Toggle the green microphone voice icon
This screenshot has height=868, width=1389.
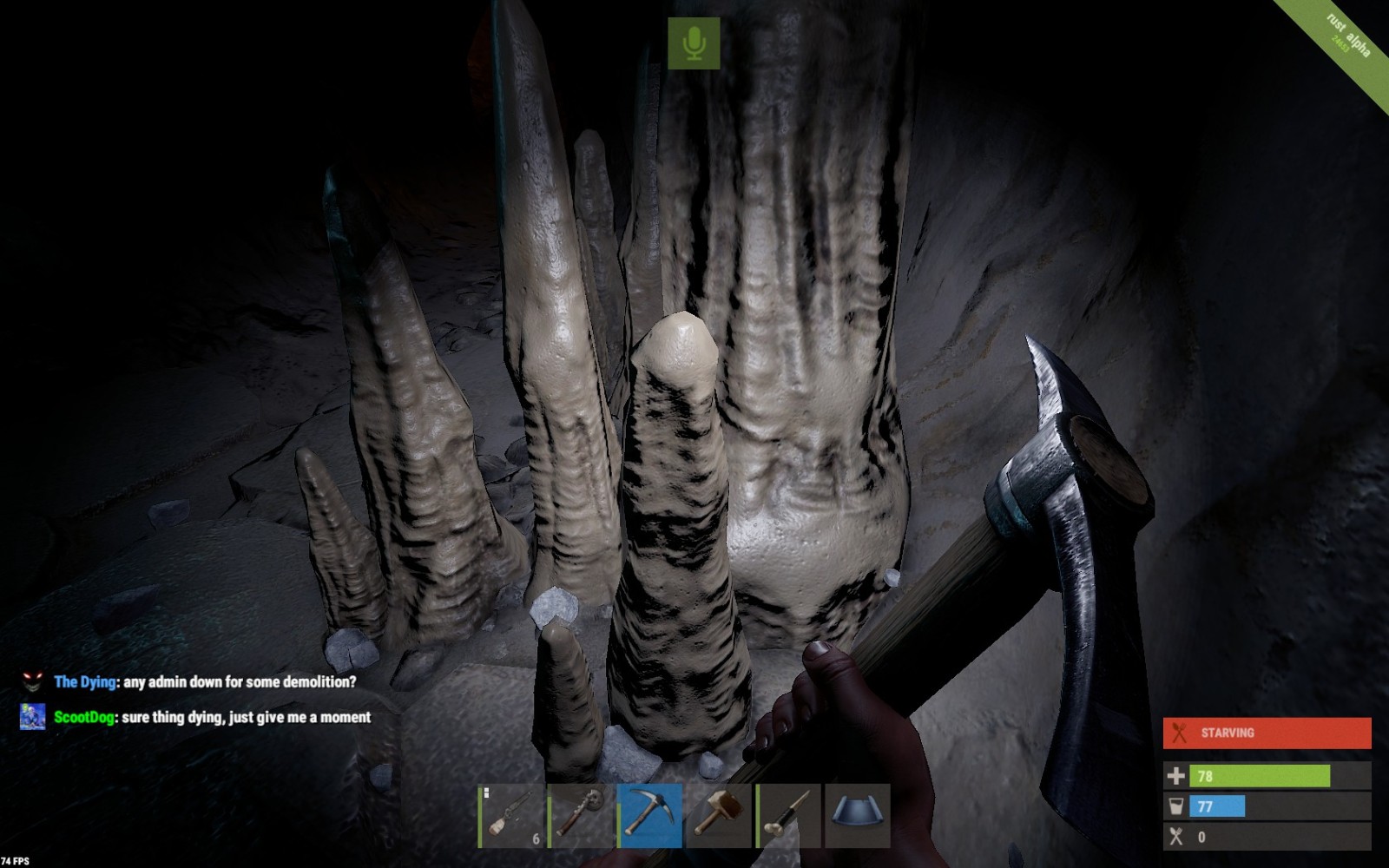pos(694,43)
